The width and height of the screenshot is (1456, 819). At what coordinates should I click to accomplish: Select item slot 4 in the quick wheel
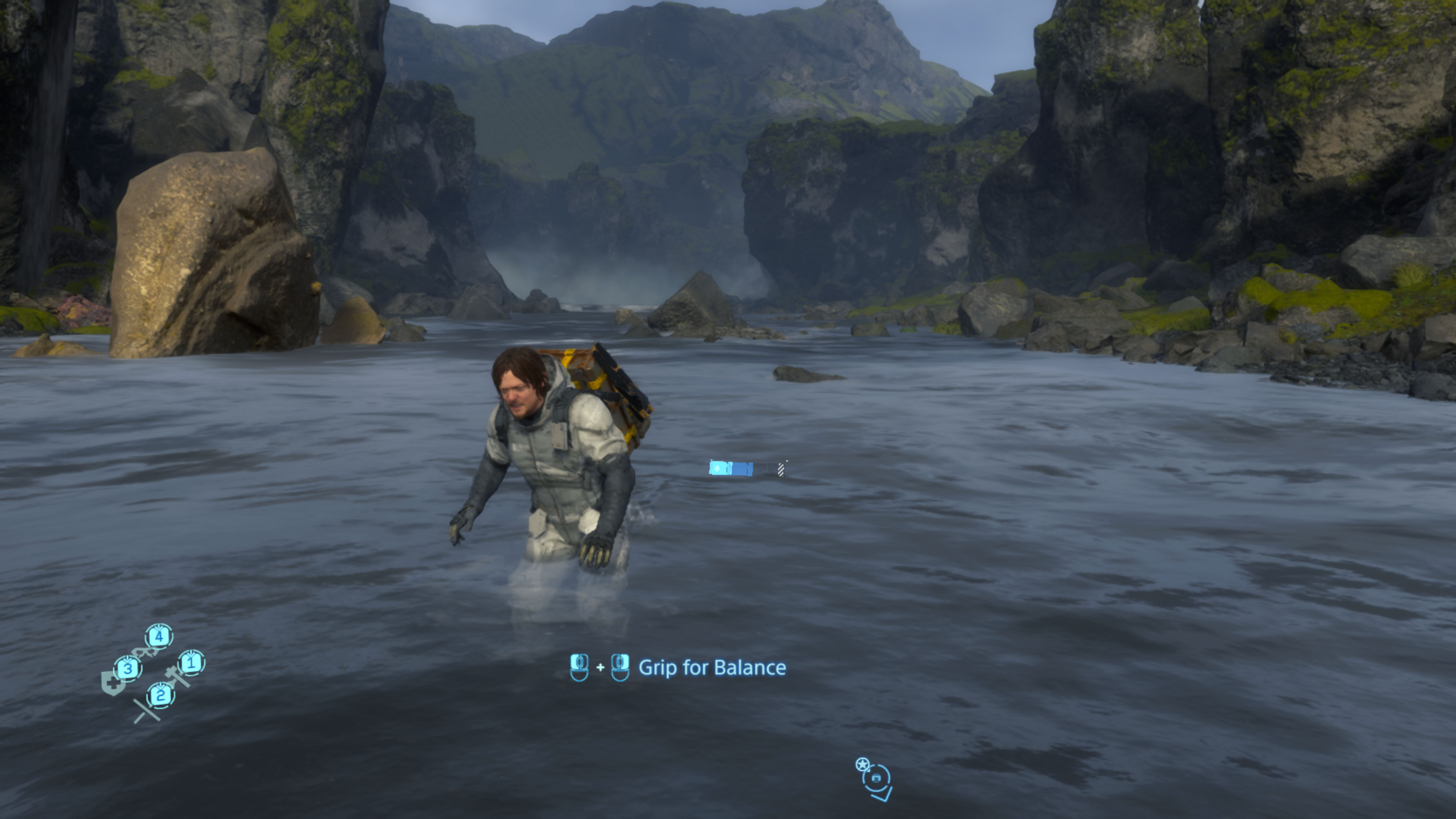tap(159, 636)
